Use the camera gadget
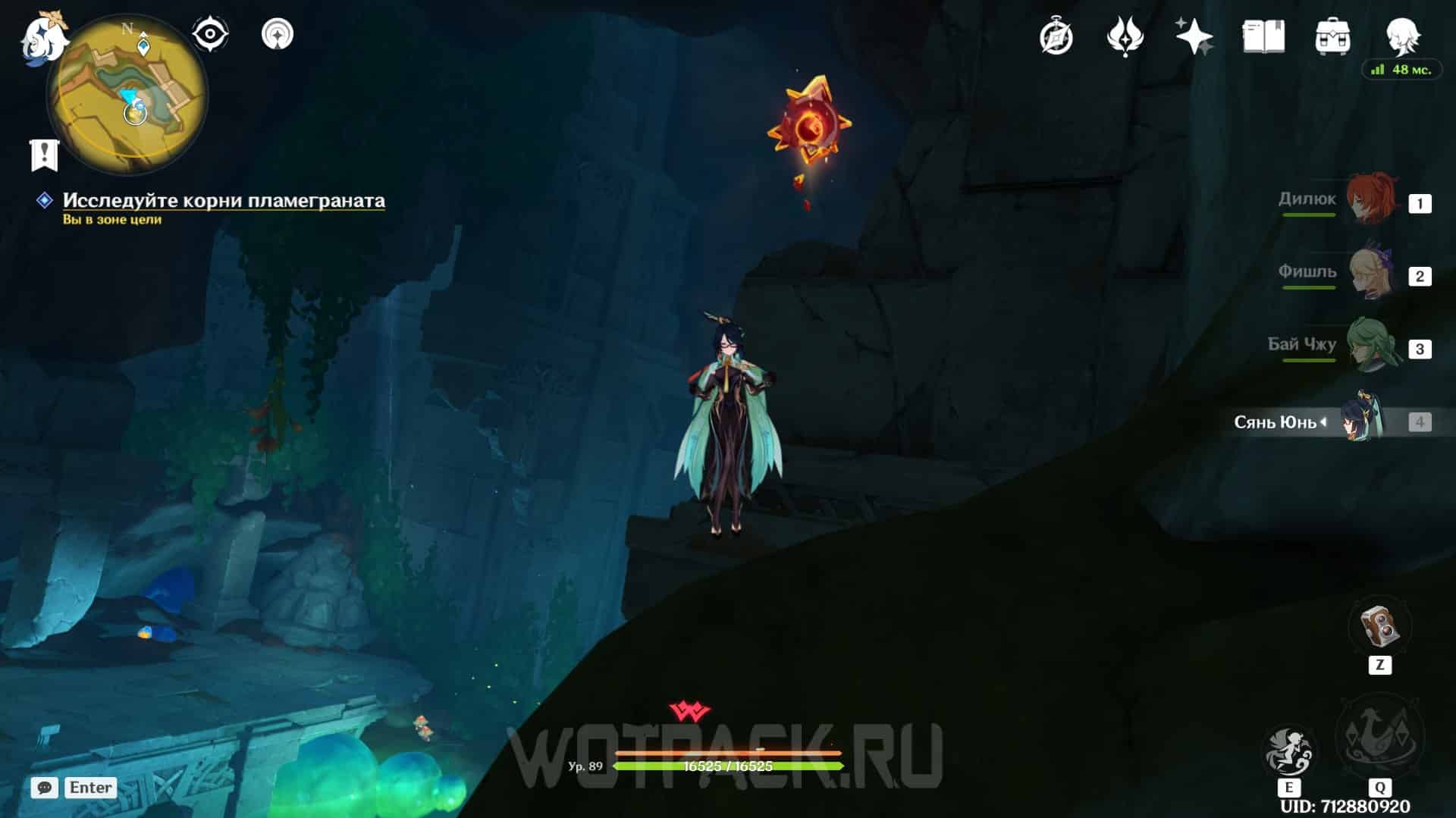Screen dimensions: 1456x818 1379,626
